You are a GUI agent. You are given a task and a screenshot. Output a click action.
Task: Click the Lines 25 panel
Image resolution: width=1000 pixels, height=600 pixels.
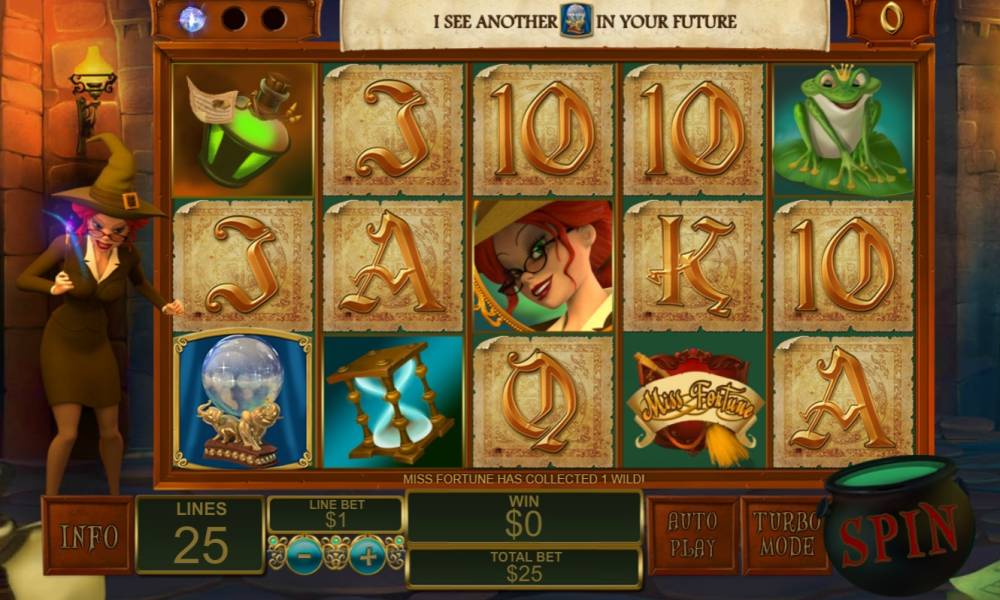[200, 534]
